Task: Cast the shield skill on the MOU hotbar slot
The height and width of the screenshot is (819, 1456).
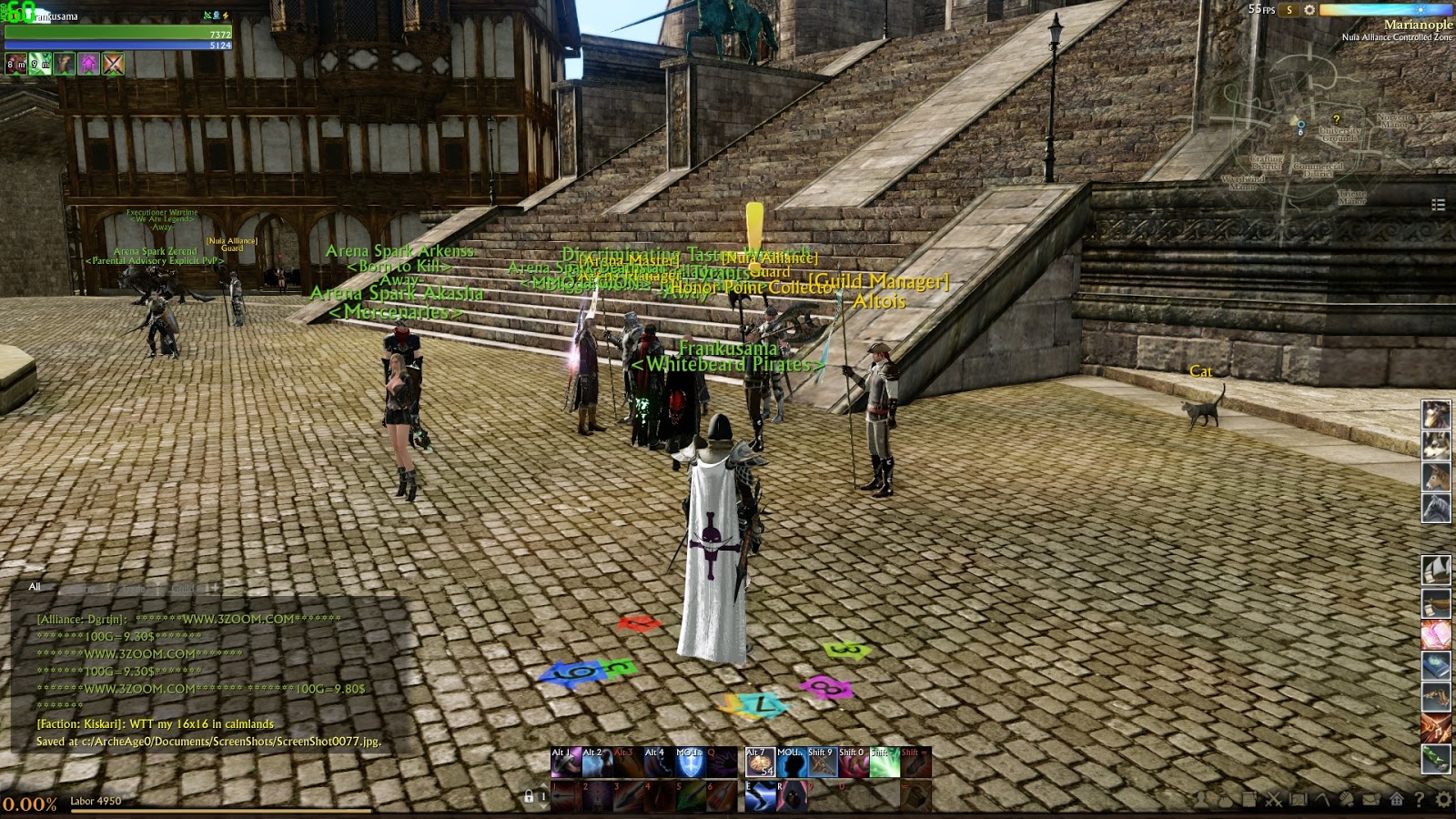Action: click(690, 763)
